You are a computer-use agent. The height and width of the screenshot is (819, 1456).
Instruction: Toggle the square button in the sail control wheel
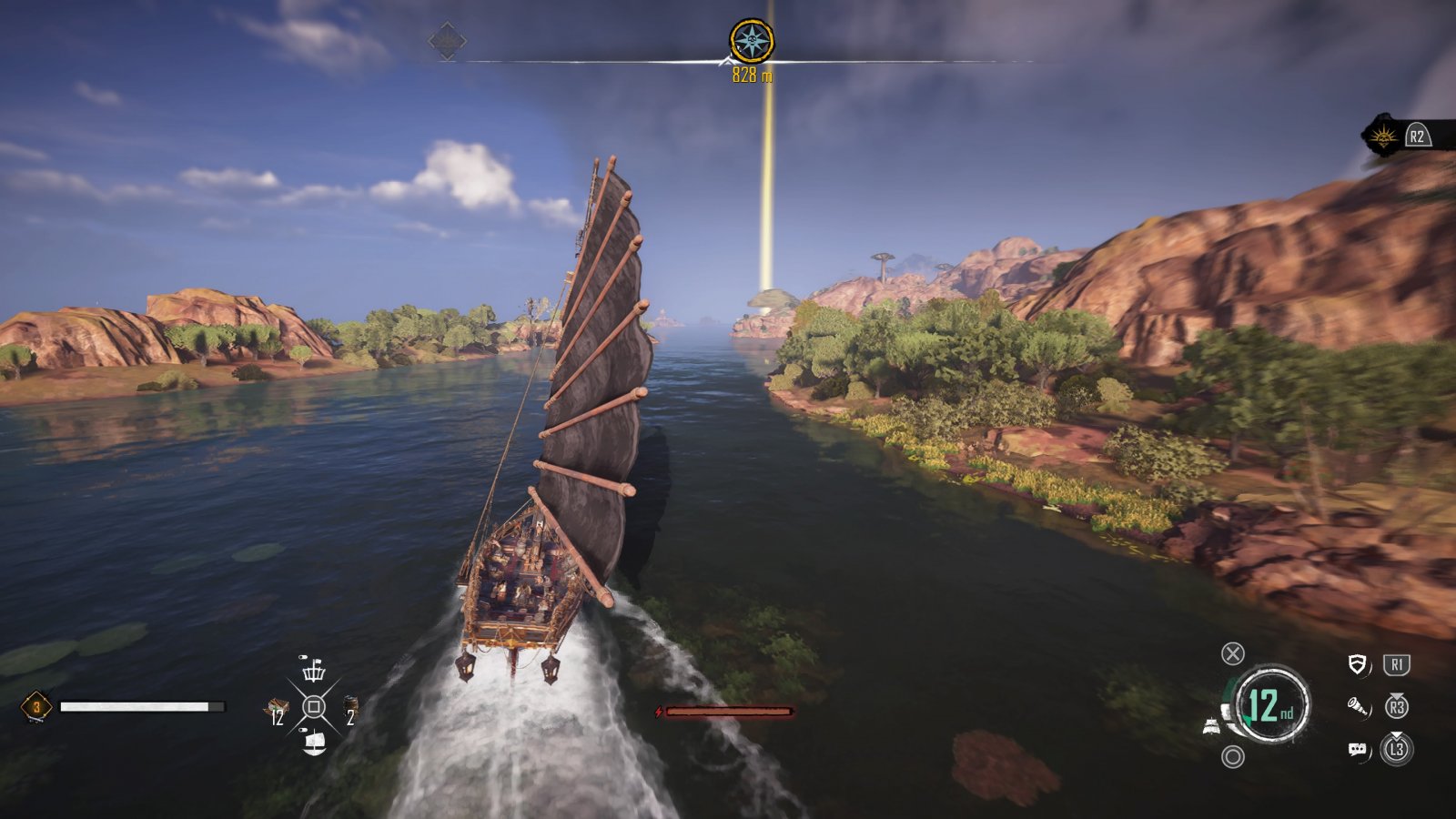click(314, 706)
